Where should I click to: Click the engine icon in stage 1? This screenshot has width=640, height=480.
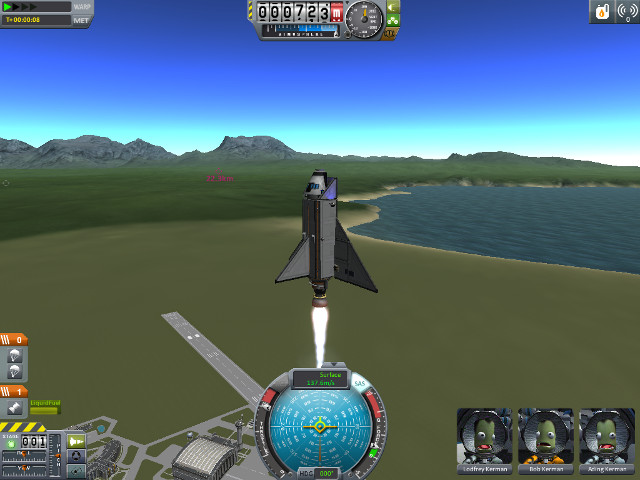(x=15, y=408)
